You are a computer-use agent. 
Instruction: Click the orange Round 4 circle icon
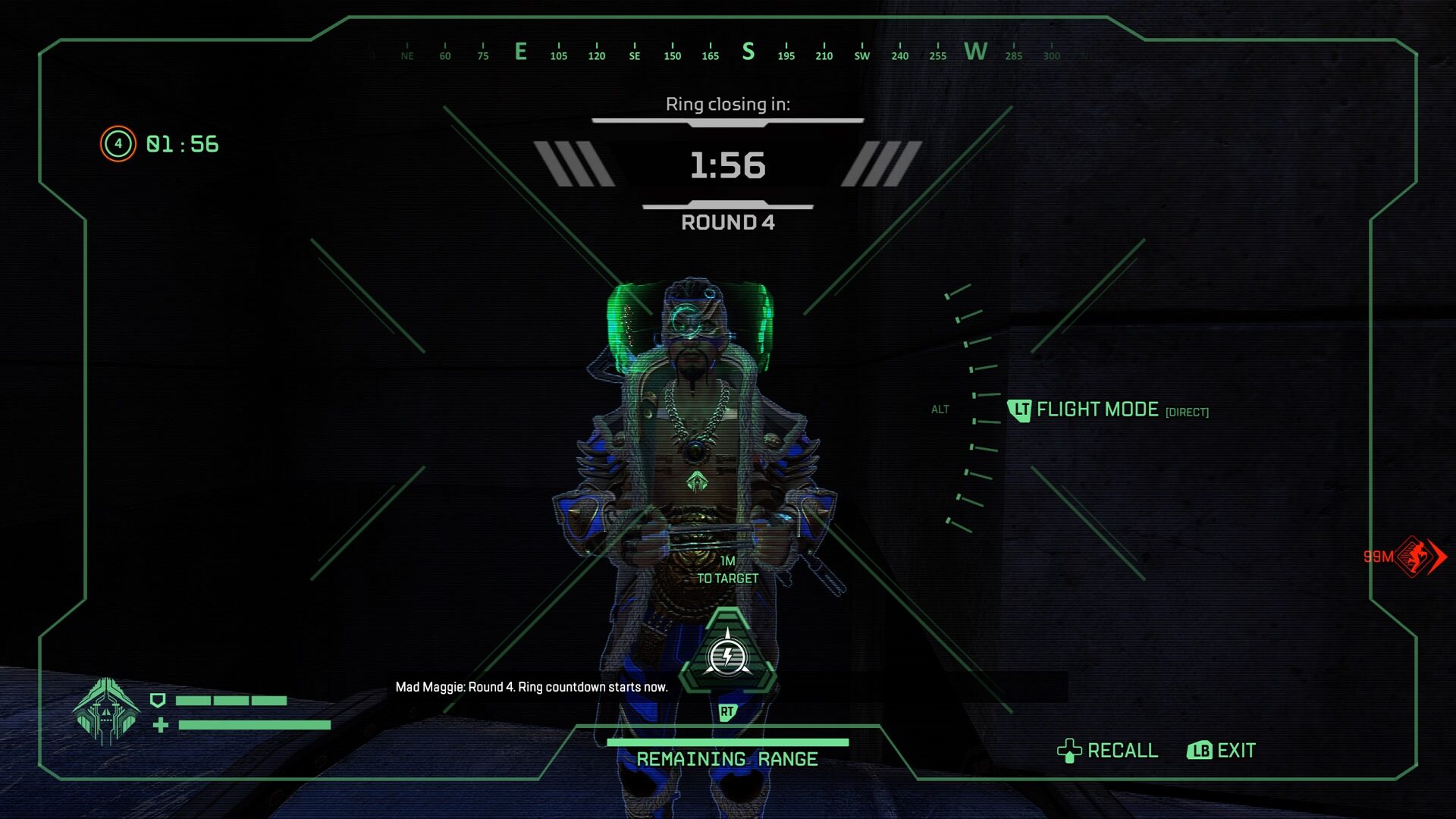point(118,143)
